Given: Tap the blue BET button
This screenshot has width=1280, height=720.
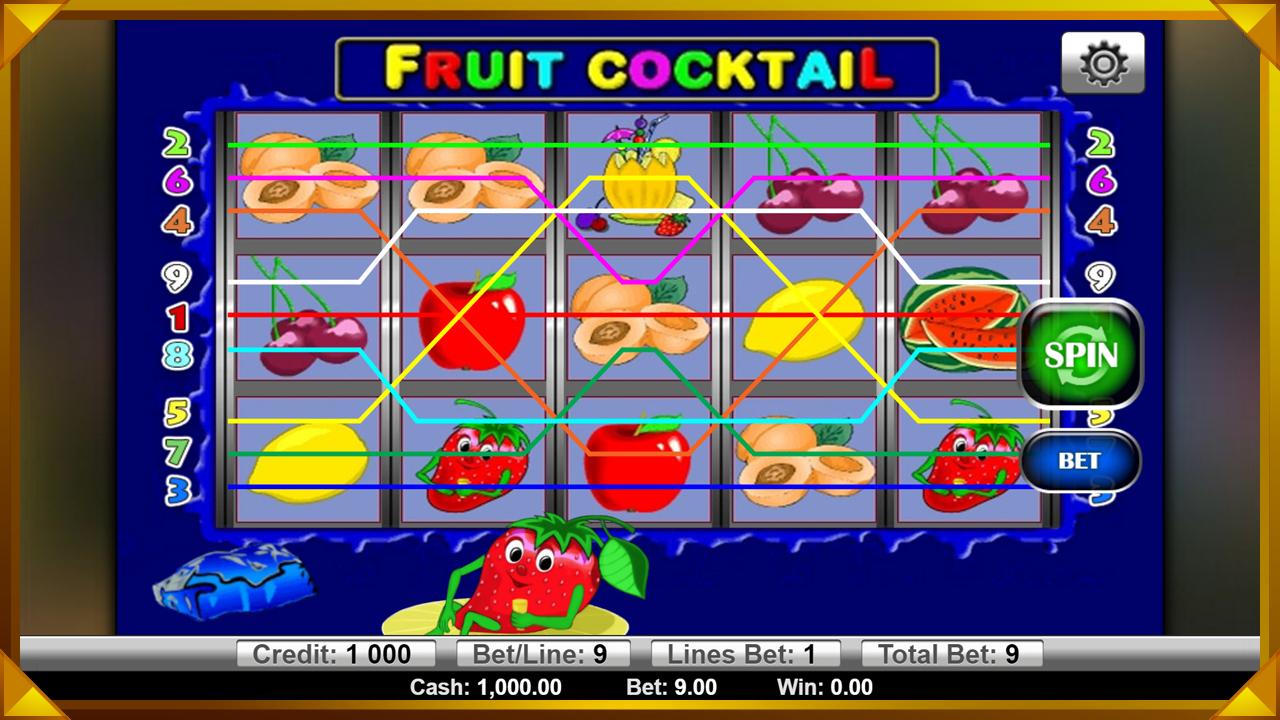Looking at the screenshot, I should coord(1080,461).
